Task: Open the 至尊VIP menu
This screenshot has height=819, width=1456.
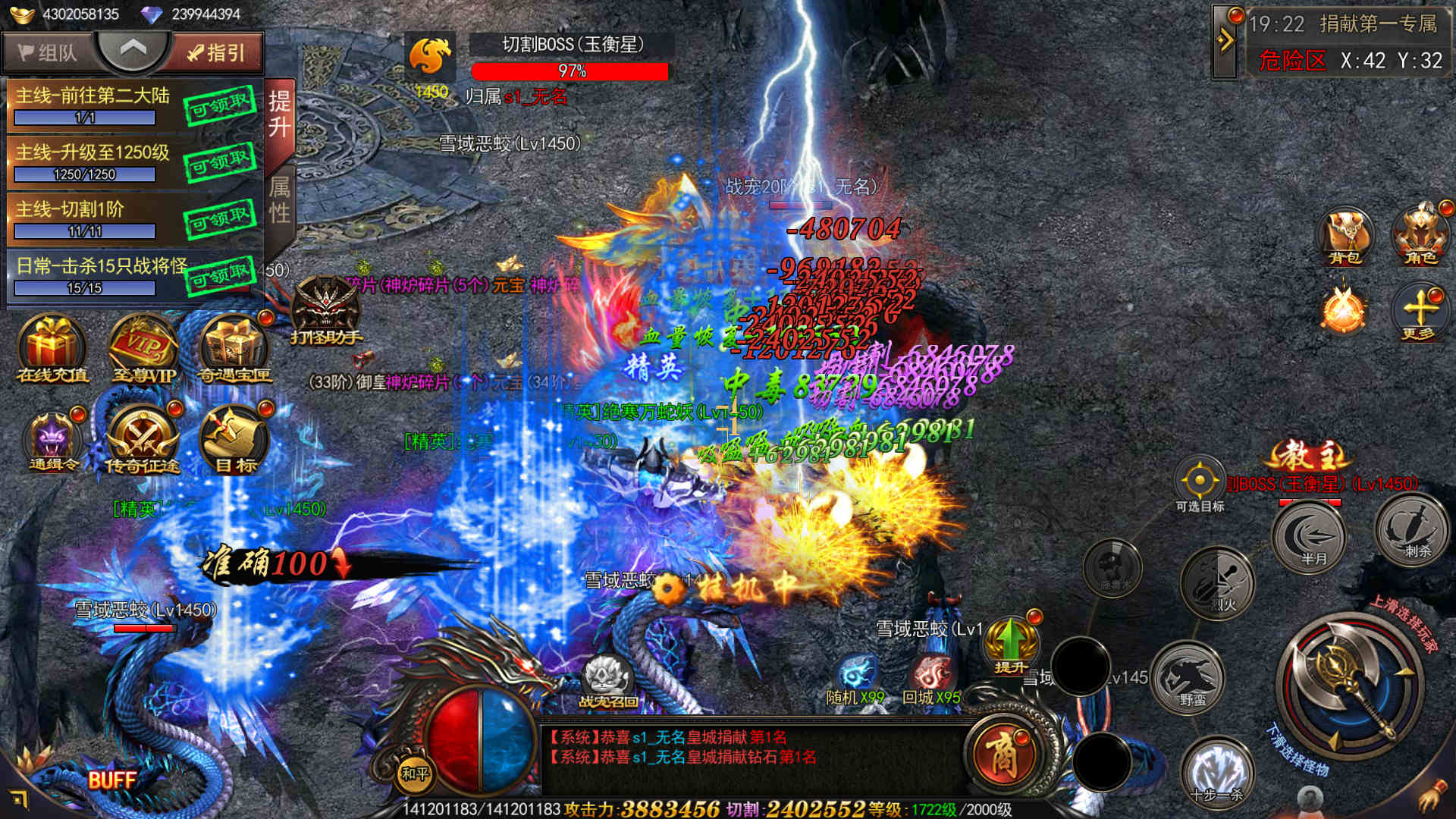Action: [x=143, y=349]
